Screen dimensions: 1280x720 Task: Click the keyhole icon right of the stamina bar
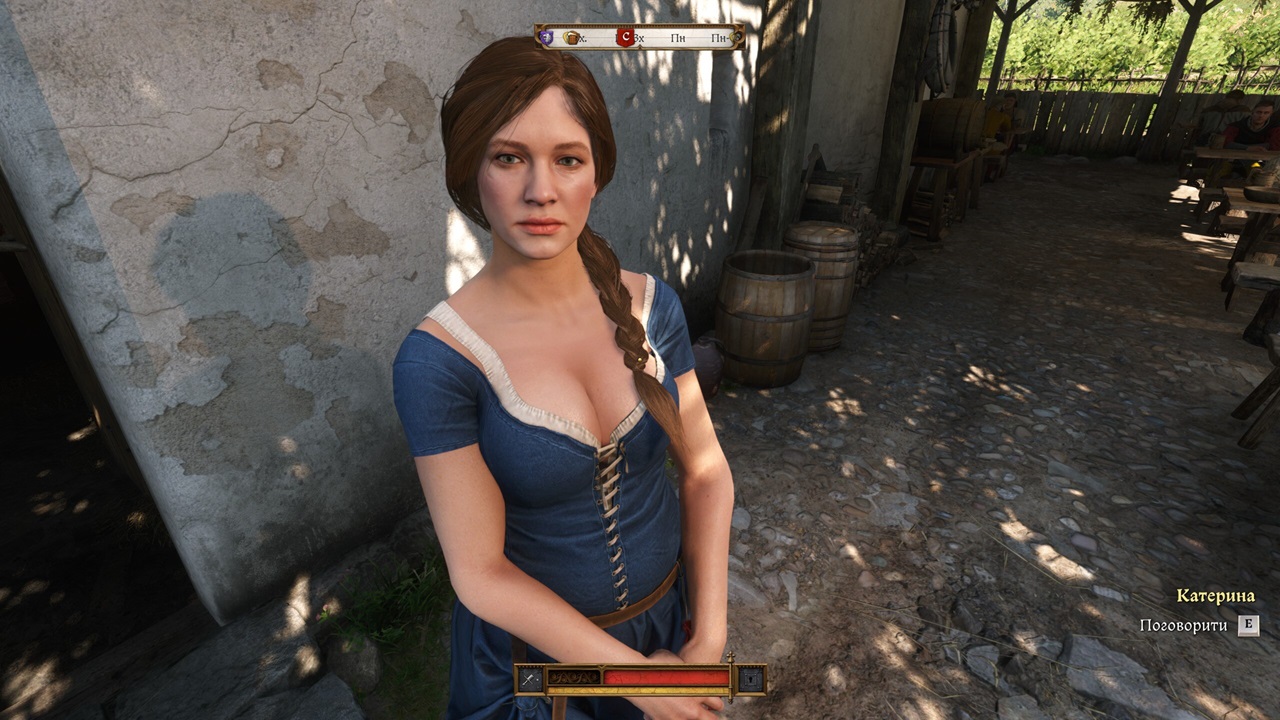coord(751,678)
